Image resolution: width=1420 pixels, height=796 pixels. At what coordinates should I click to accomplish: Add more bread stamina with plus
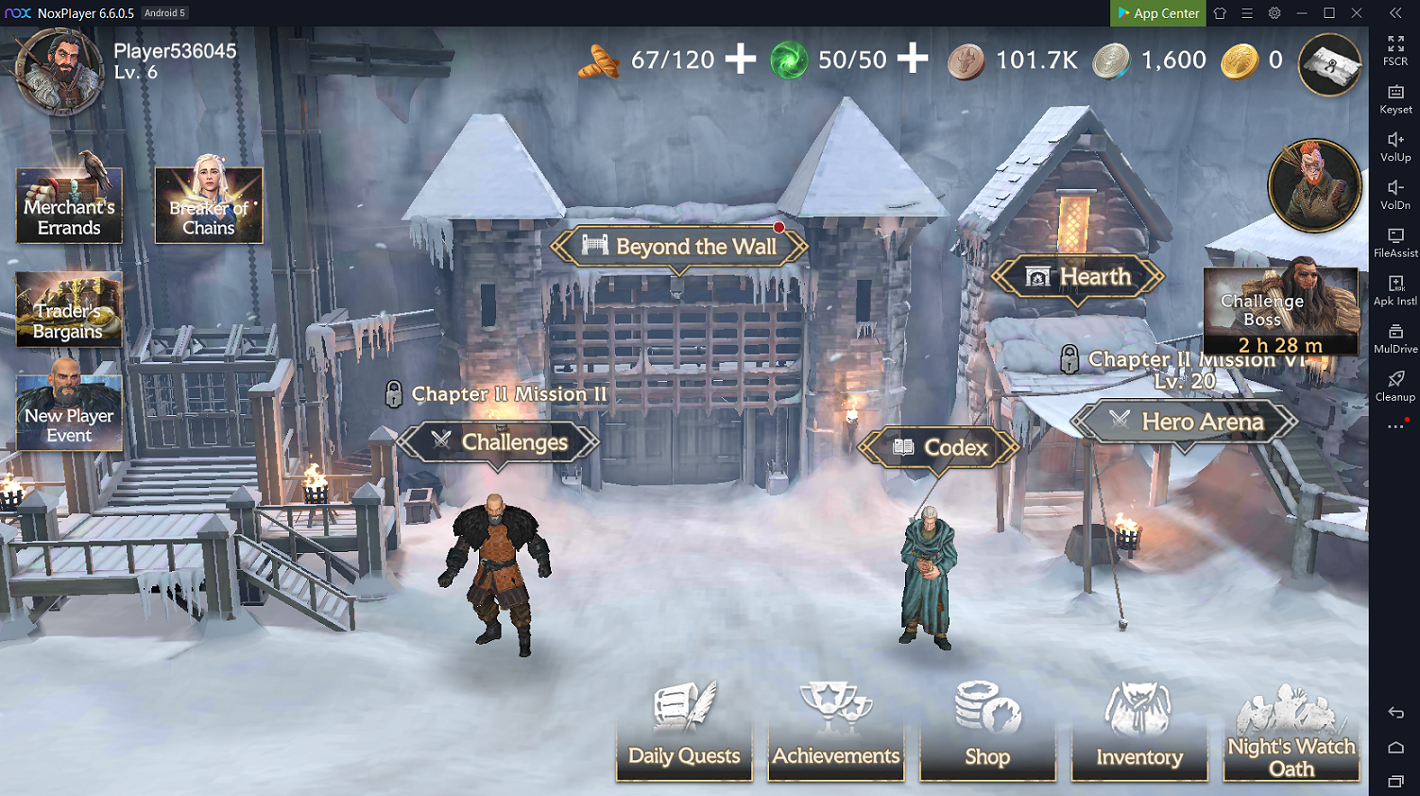[x=740, y=60]
